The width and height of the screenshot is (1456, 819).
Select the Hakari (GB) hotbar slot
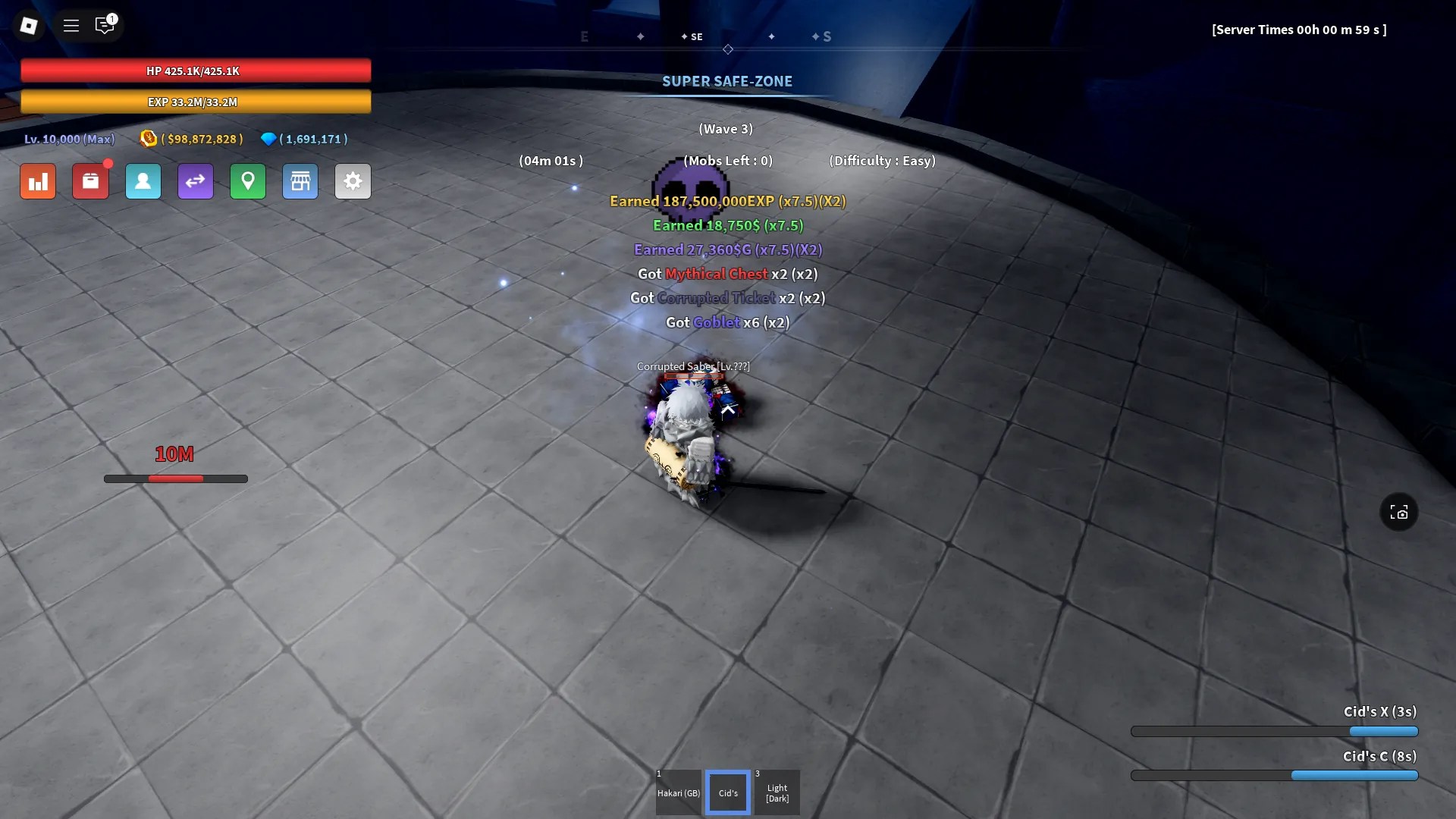point(678,792)
